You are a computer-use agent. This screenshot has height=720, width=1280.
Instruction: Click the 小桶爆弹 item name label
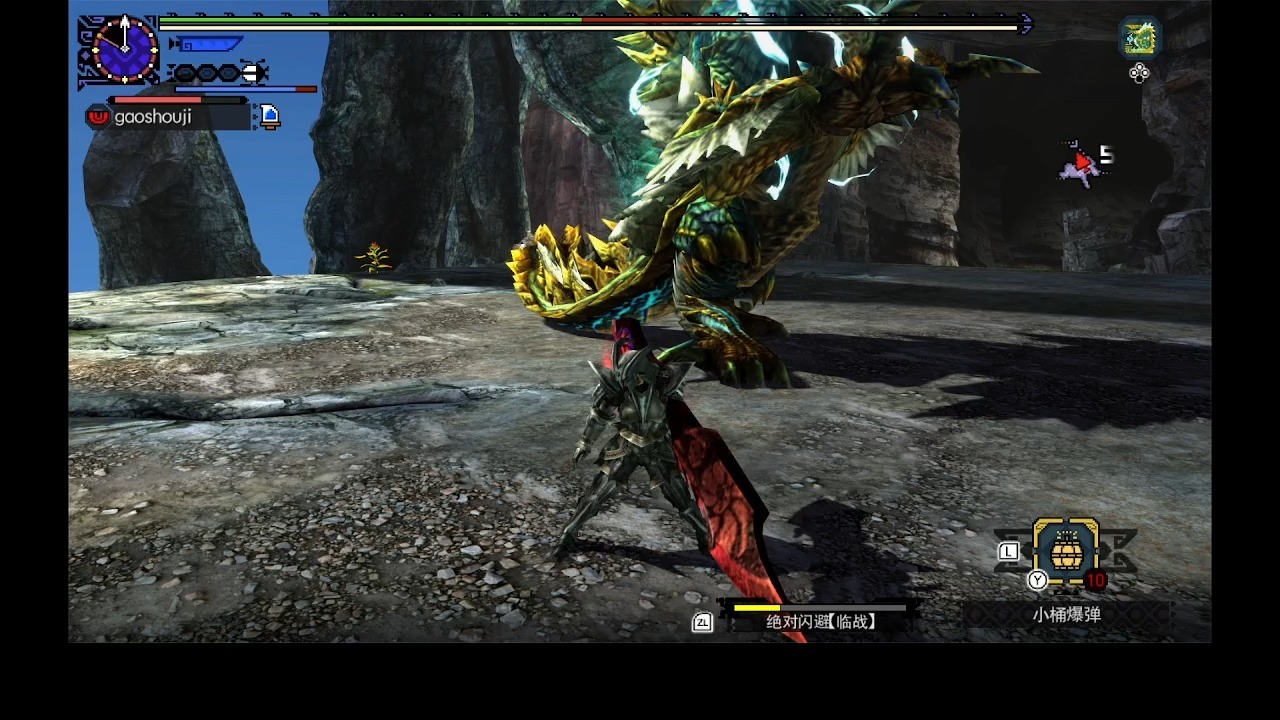[1066, 615]
